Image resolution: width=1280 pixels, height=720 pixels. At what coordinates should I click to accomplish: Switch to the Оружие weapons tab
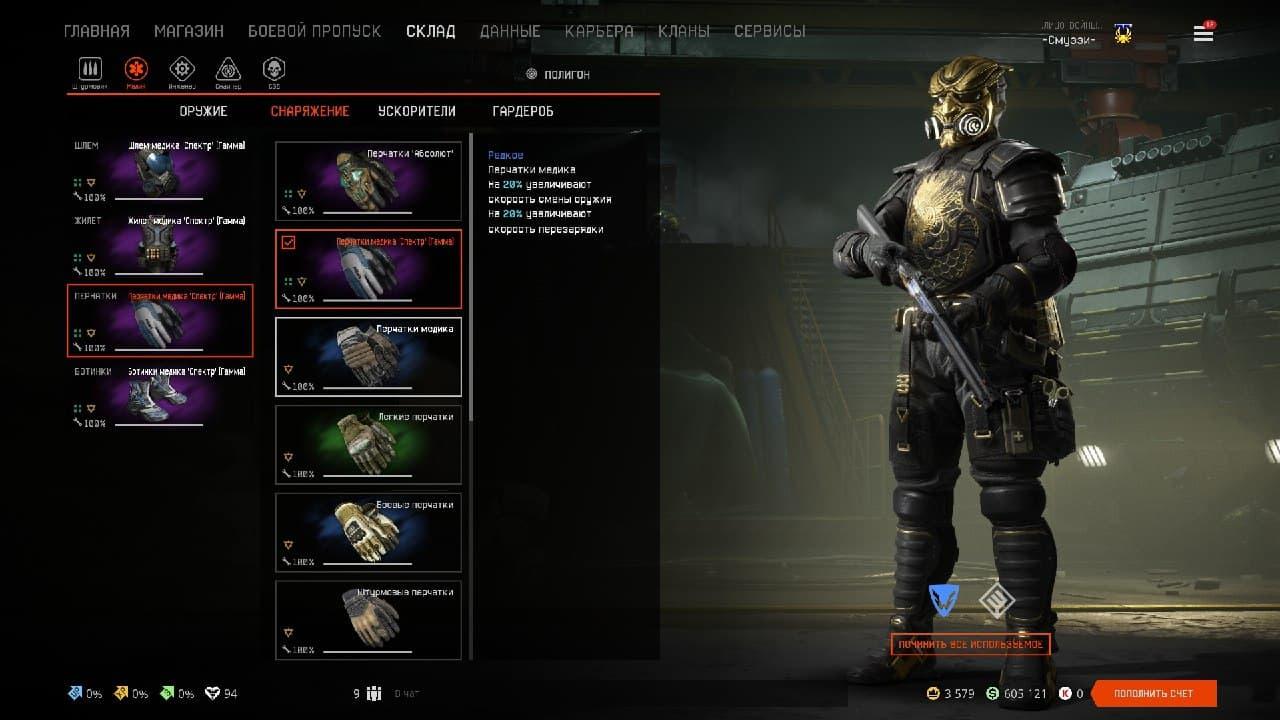[203, 111]
